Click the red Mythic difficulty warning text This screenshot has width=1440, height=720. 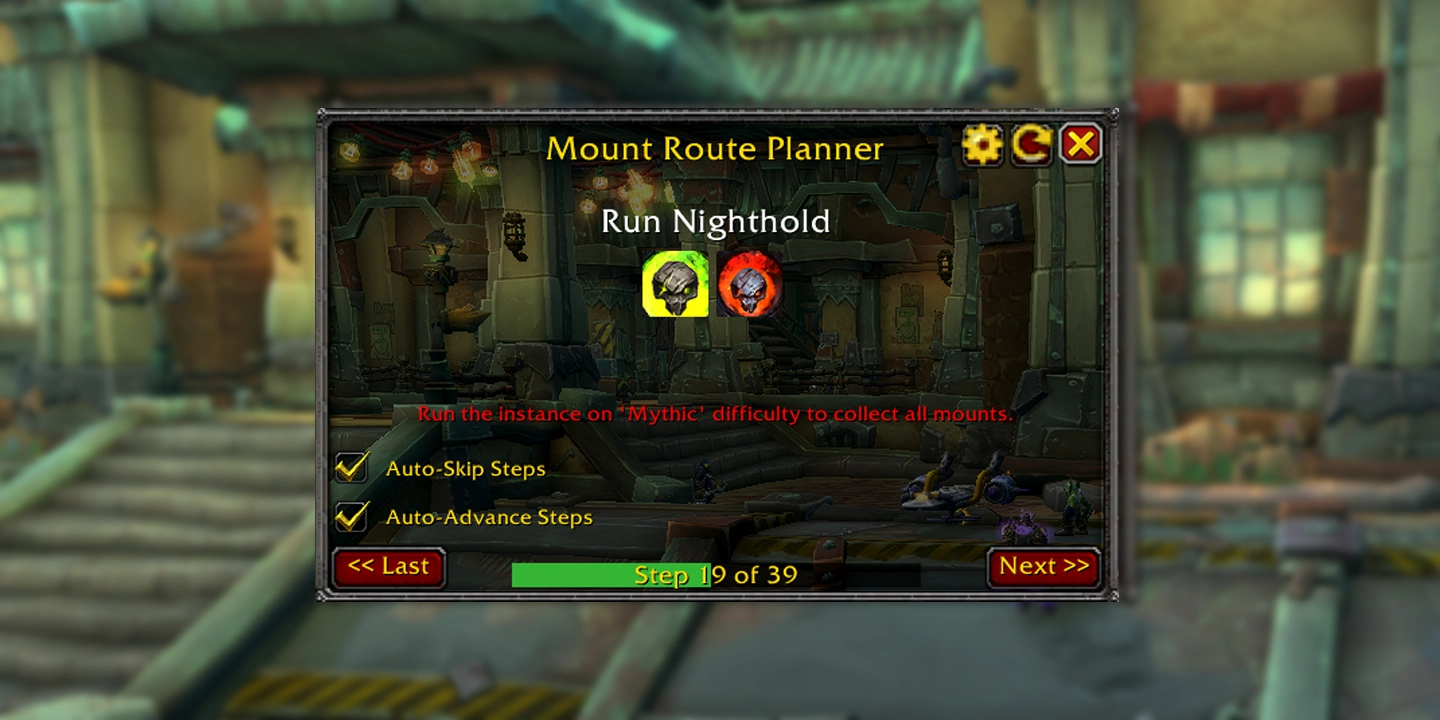click(715, 413)
